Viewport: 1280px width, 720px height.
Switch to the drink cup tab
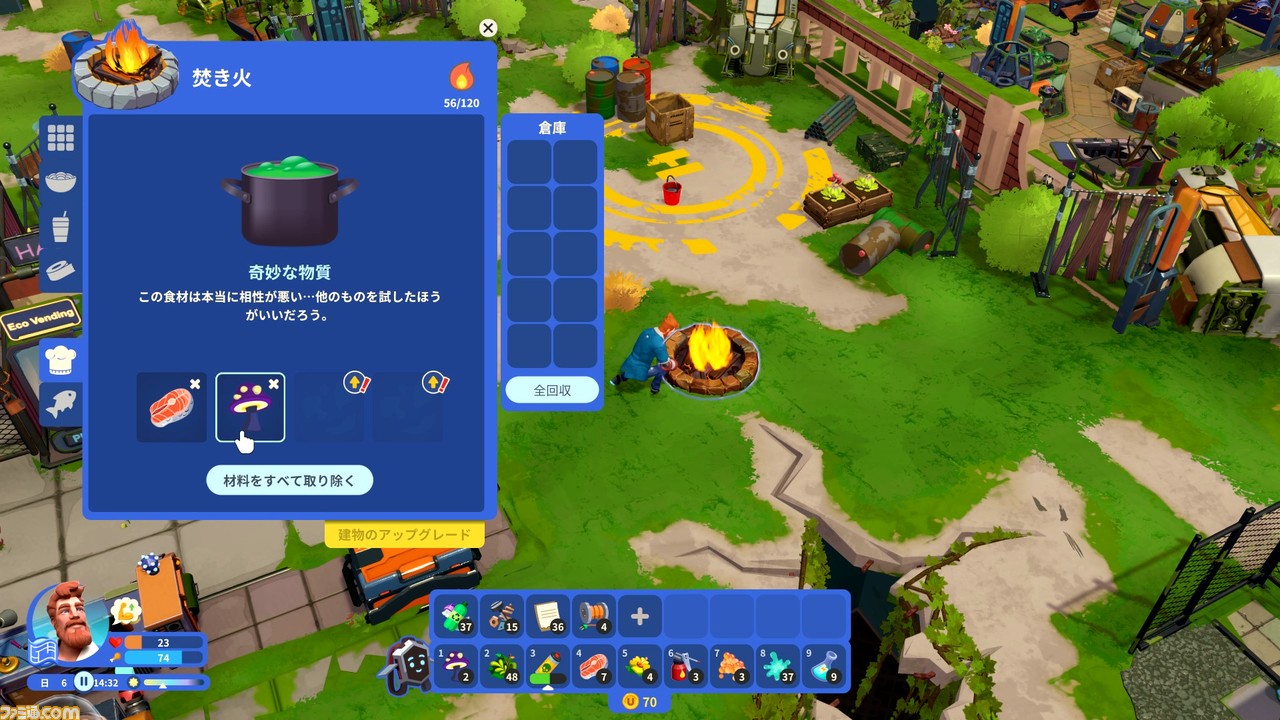click(x=61, y=226)
